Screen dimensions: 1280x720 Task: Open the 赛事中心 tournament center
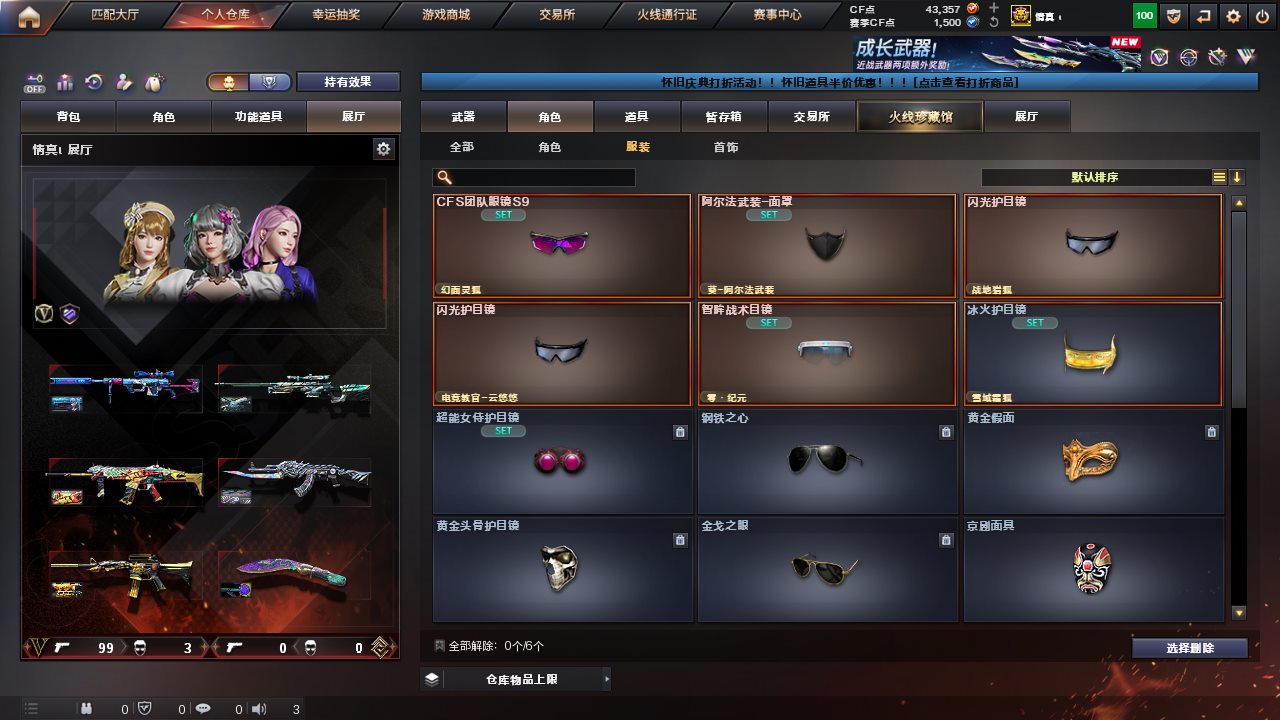click(777, 15)
